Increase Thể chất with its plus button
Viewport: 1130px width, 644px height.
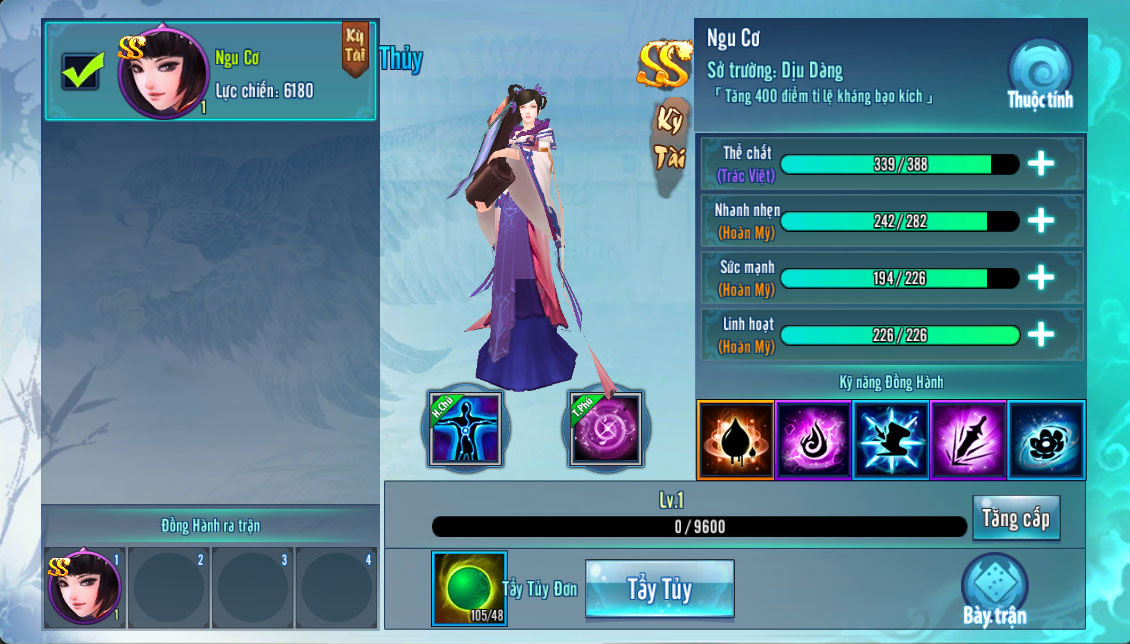[x=1041, y=164]
